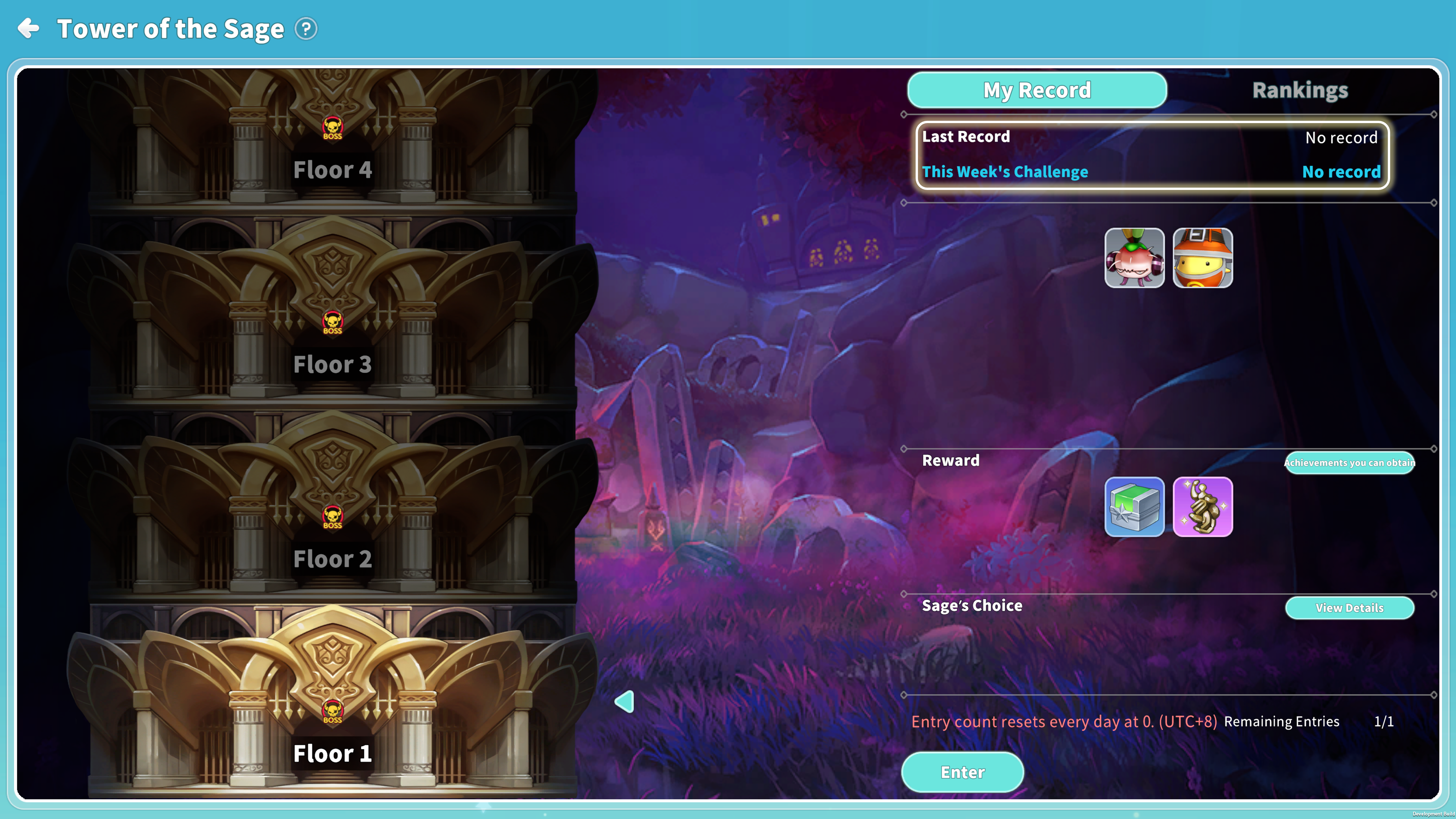Switch to the My Record tab
This screenshot has width=1456, height=819.
point(1037,90)
